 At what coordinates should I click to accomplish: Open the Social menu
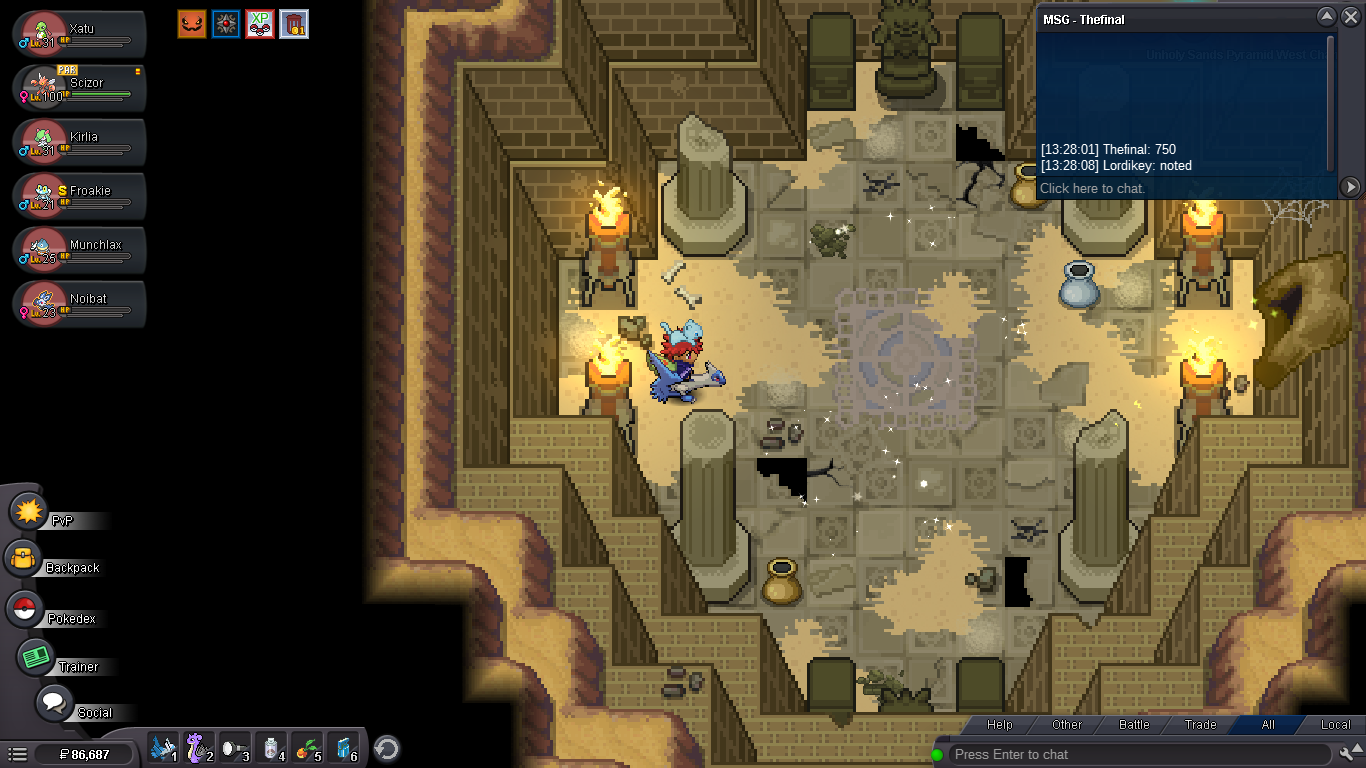[x=55, y=702]
